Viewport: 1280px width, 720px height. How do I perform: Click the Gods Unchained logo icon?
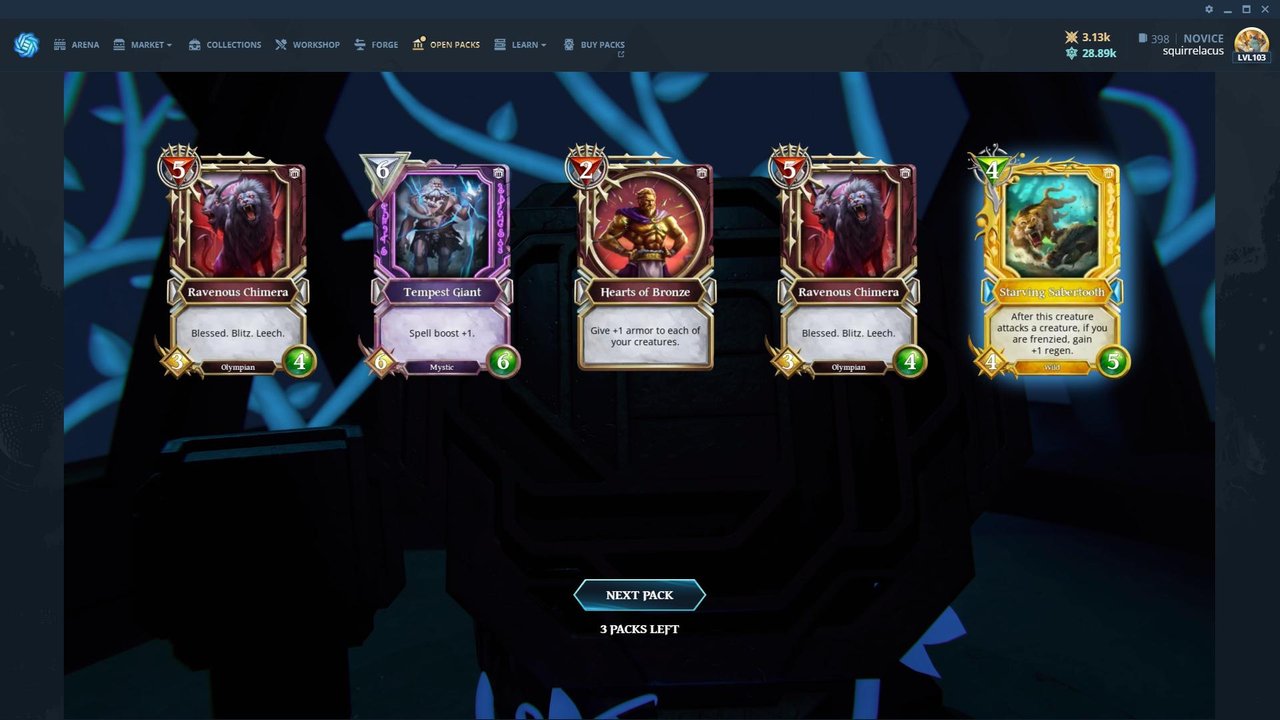26,45
